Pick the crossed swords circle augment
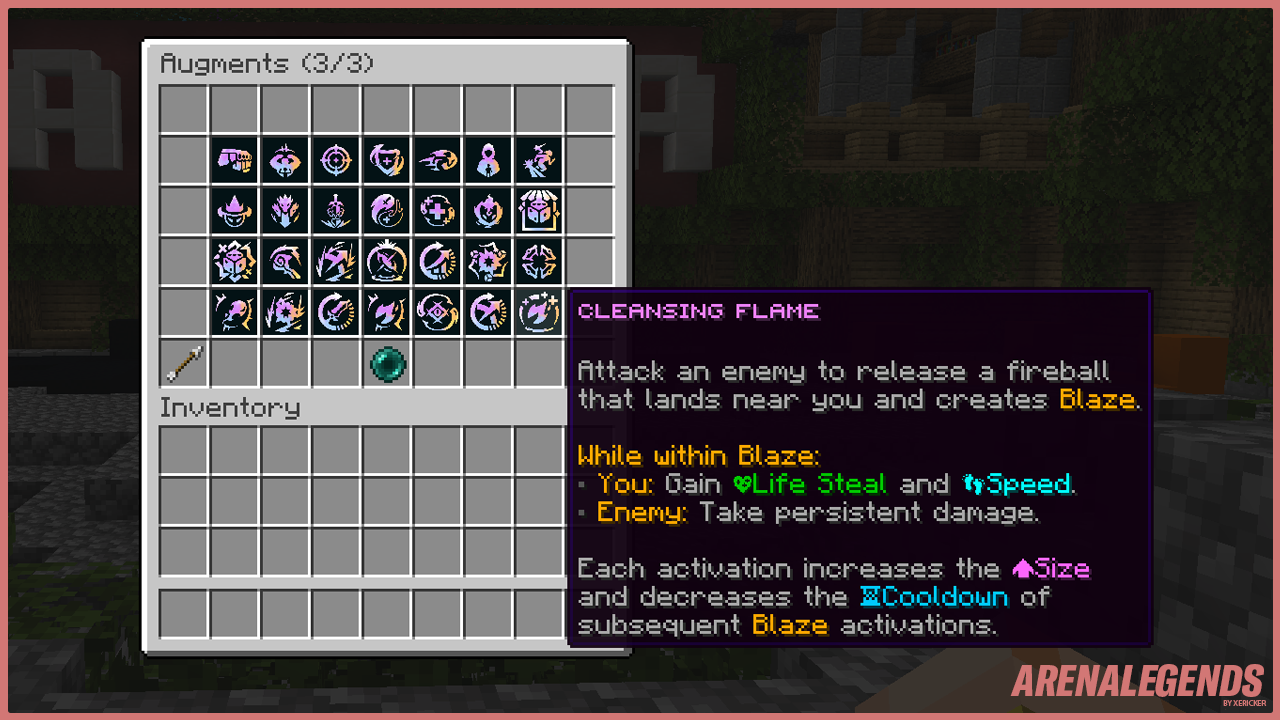The image size is (1280, 720). 386,260
